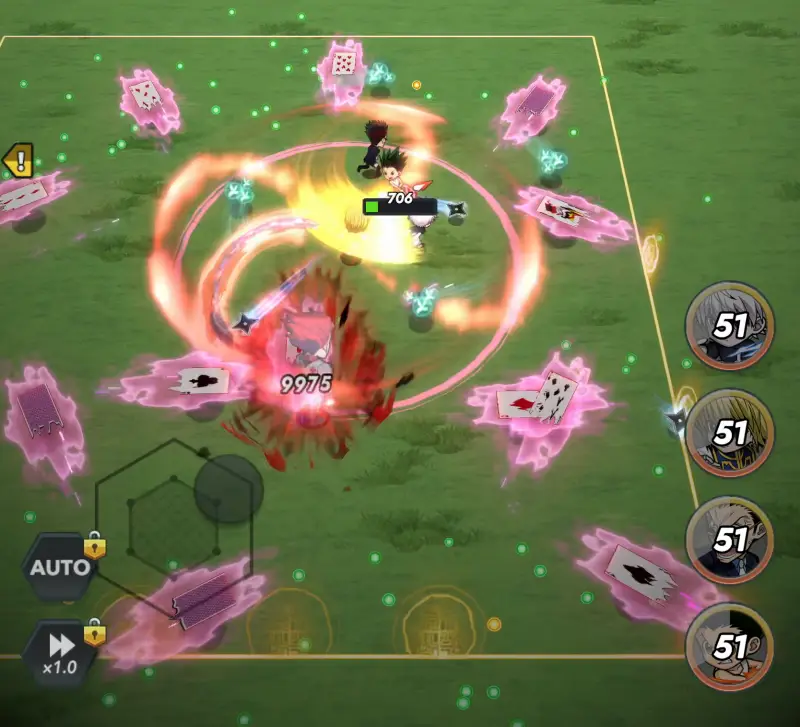Toggle the AUTO battle button
The image size is (800, 727).
[60, 568]
